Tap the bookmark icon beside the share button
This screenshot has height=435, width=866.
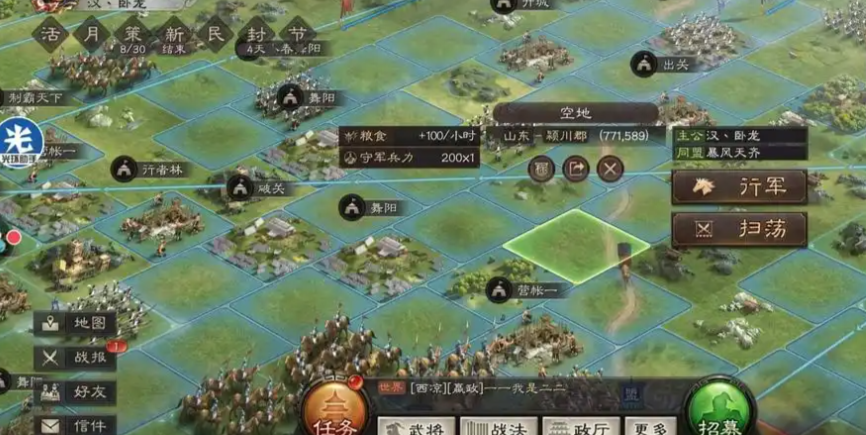[x=542, y=168]
